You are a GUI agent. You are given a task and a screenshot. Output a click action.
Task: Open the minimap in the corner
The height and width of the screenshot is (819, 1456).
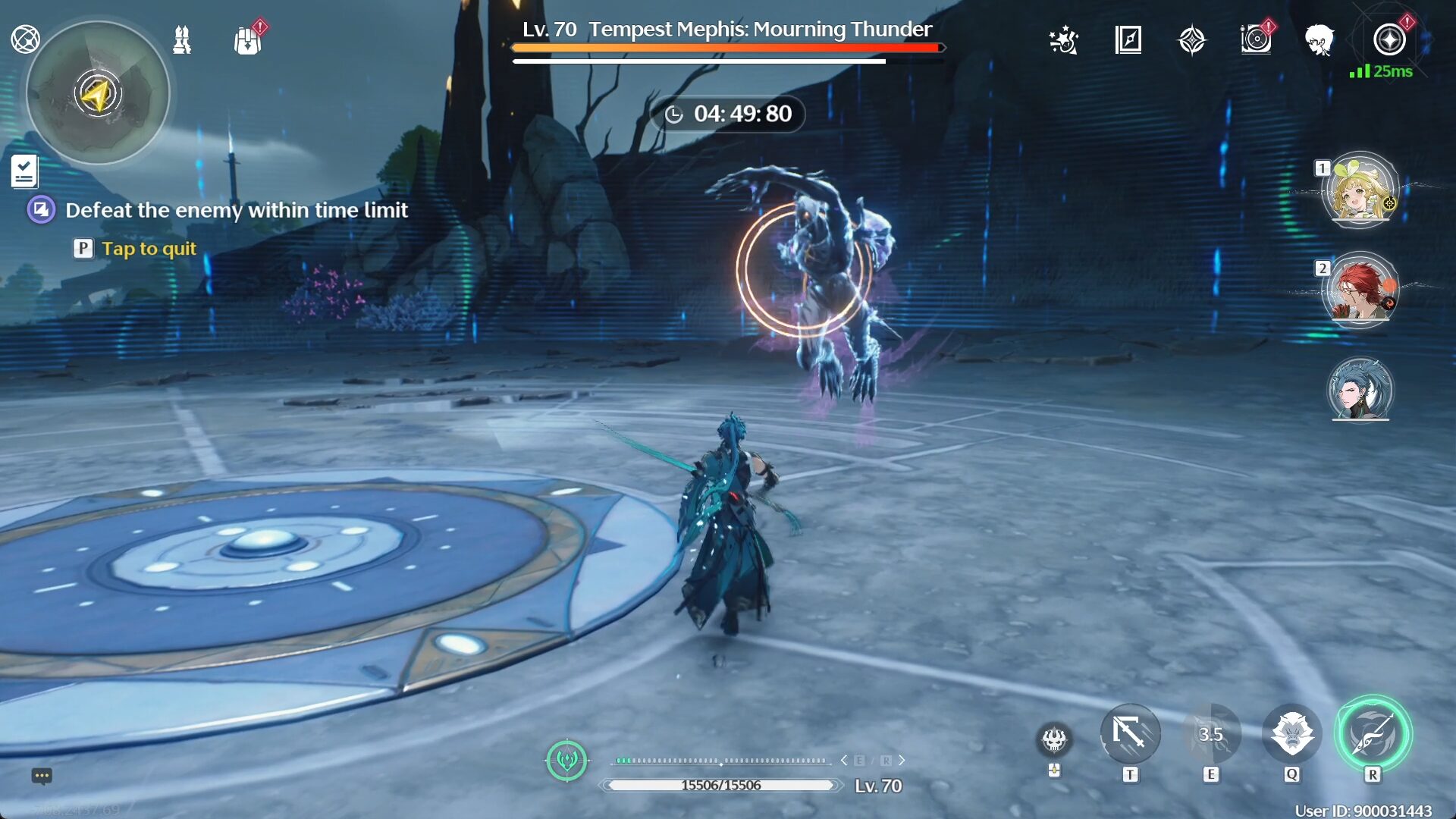tap(99, 91)
